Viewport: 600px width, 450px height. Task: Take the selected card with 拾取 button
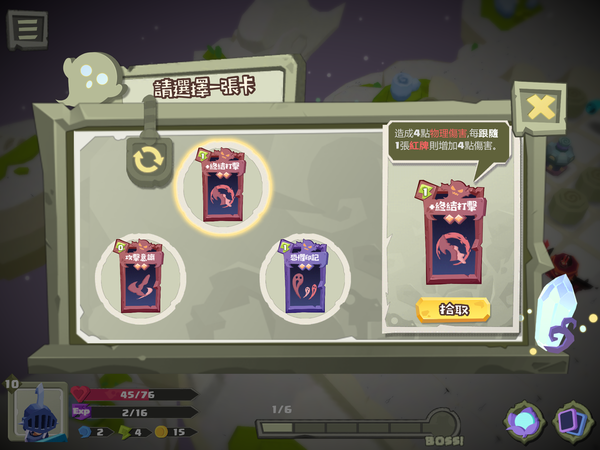[x=452, y=309]
